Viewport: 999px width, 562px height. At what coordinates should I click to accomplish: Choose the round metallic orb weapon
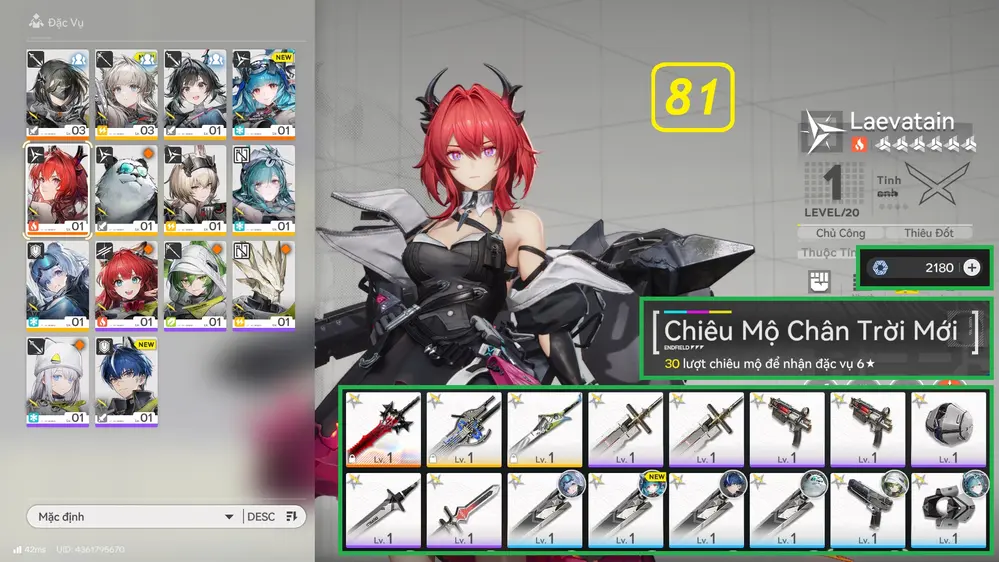point(948,429)
